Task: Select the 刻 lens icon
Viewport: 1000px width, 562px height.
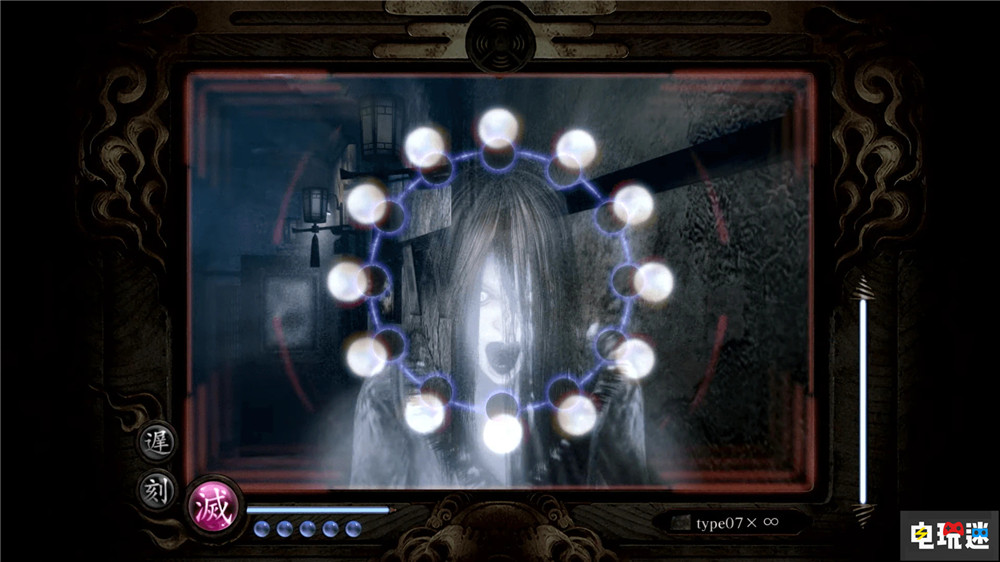Action: click(x=157, y=491)
